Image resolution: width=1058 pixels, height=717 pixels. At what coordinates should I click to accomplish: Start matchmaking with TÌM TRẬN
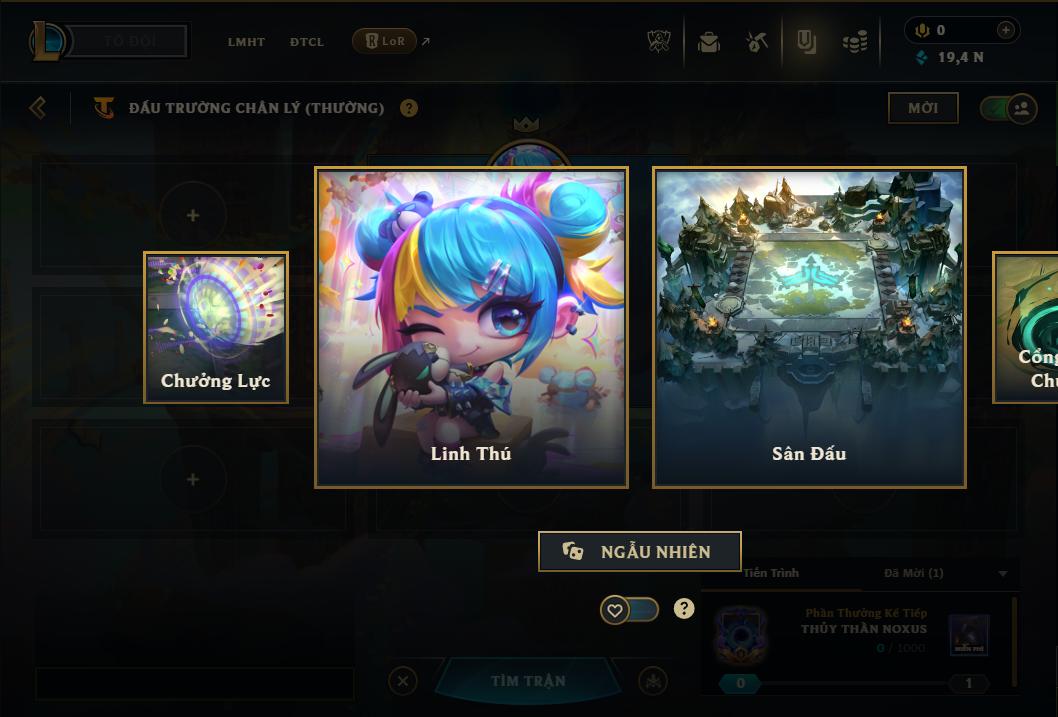pos(528,681)
